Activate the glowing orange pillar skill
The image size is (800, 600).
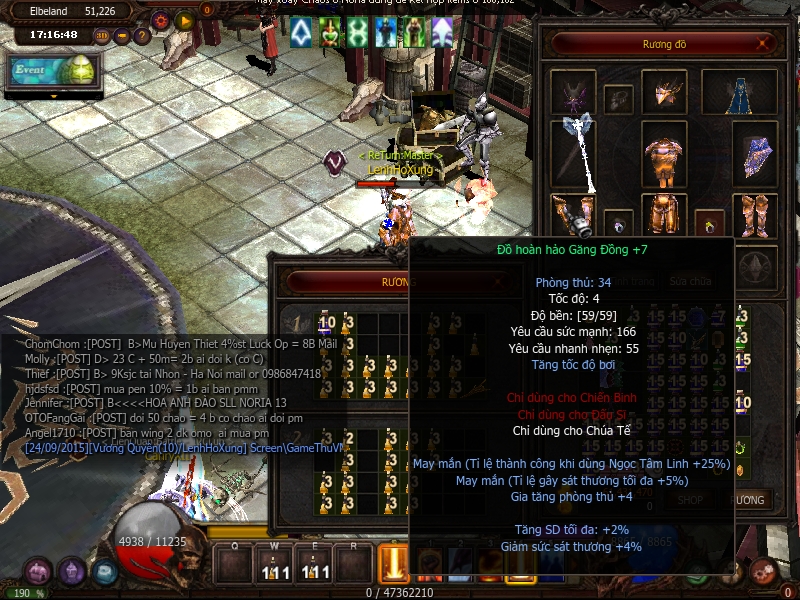pyautogui.click(x=395, y=565)
